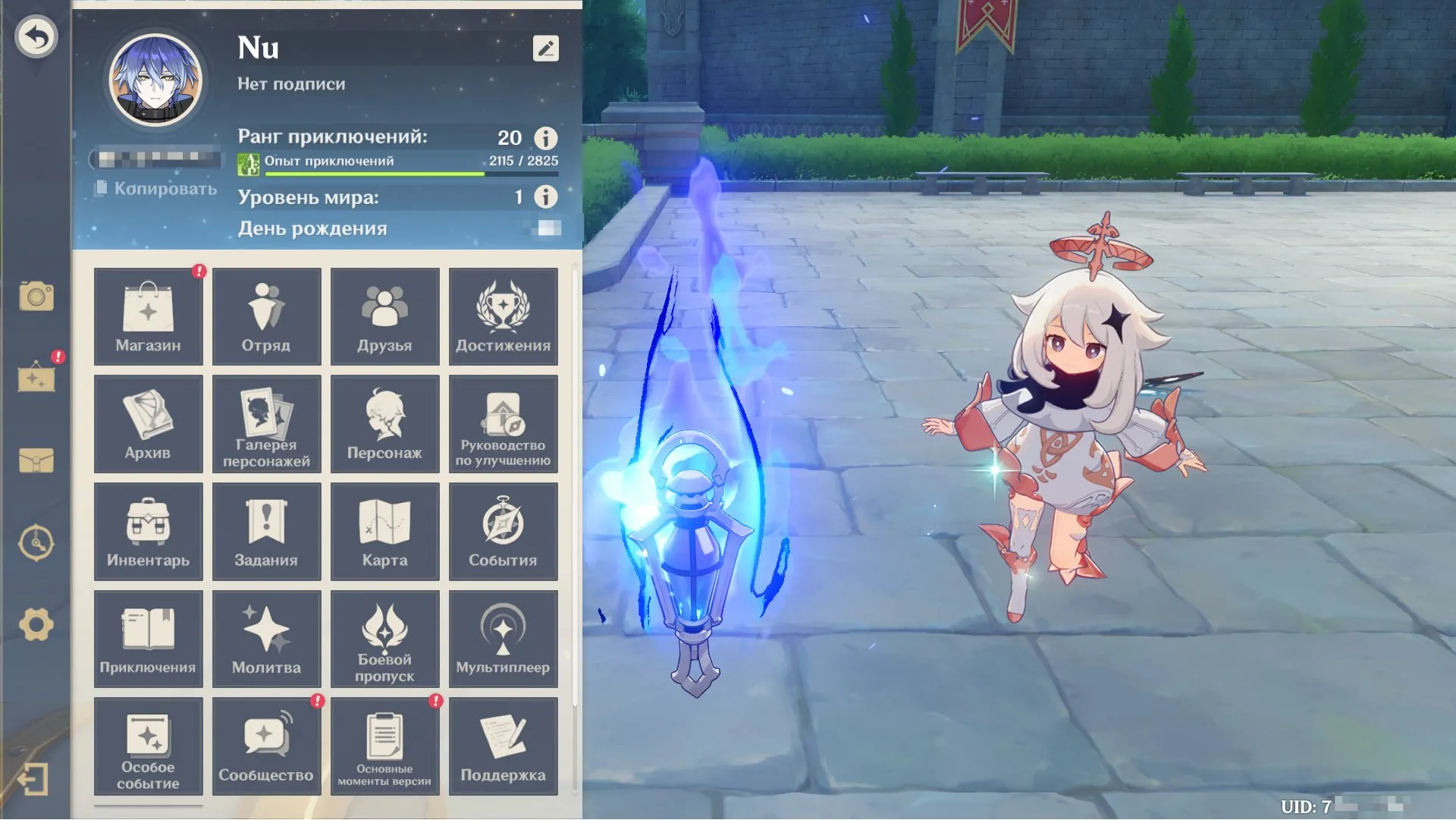The image size is (1456, 820).
Task: Check current События (Events)
Action: tap(503, 531)
